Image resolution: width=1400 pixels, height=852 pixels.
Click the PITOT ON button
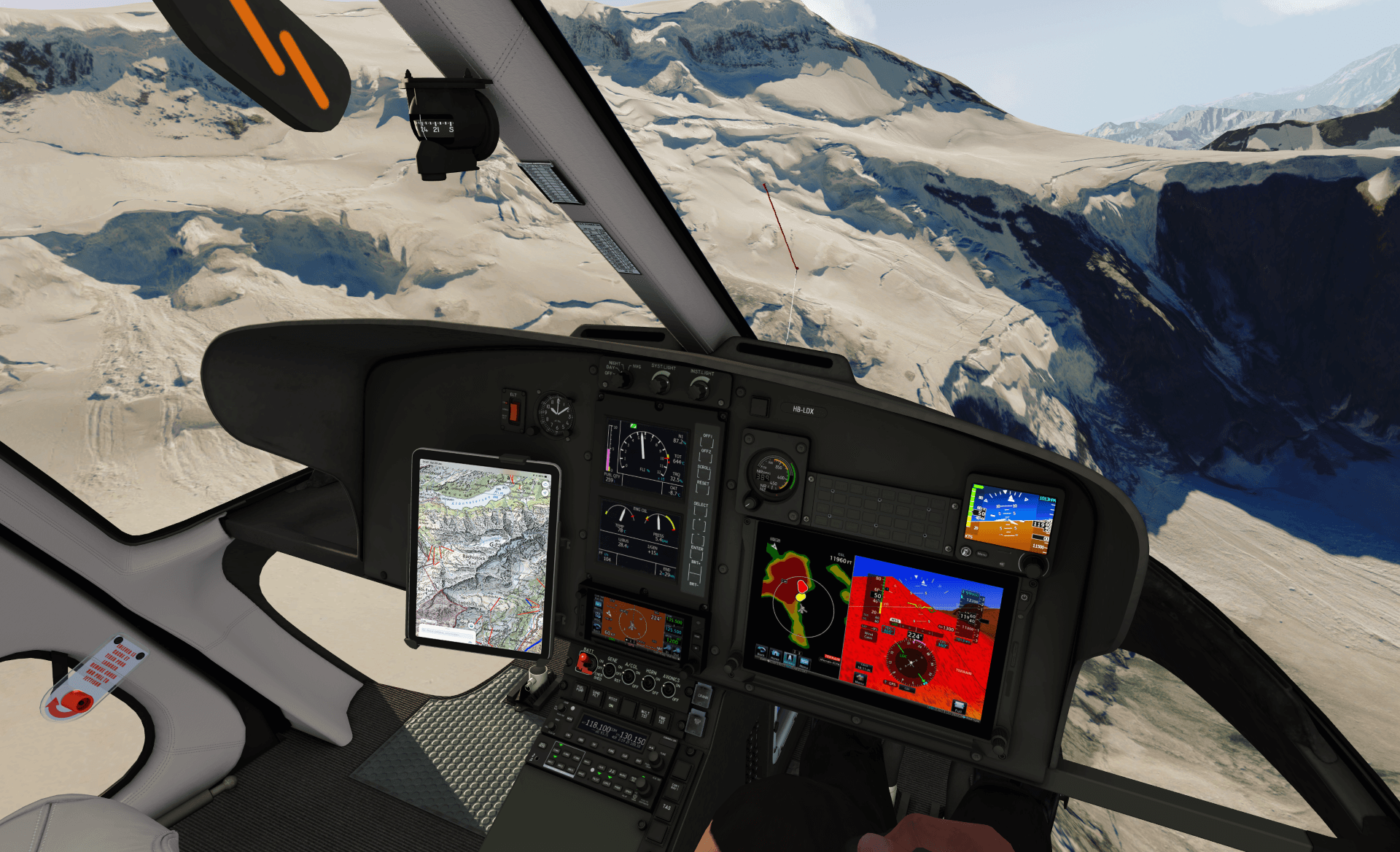(612, 702)
